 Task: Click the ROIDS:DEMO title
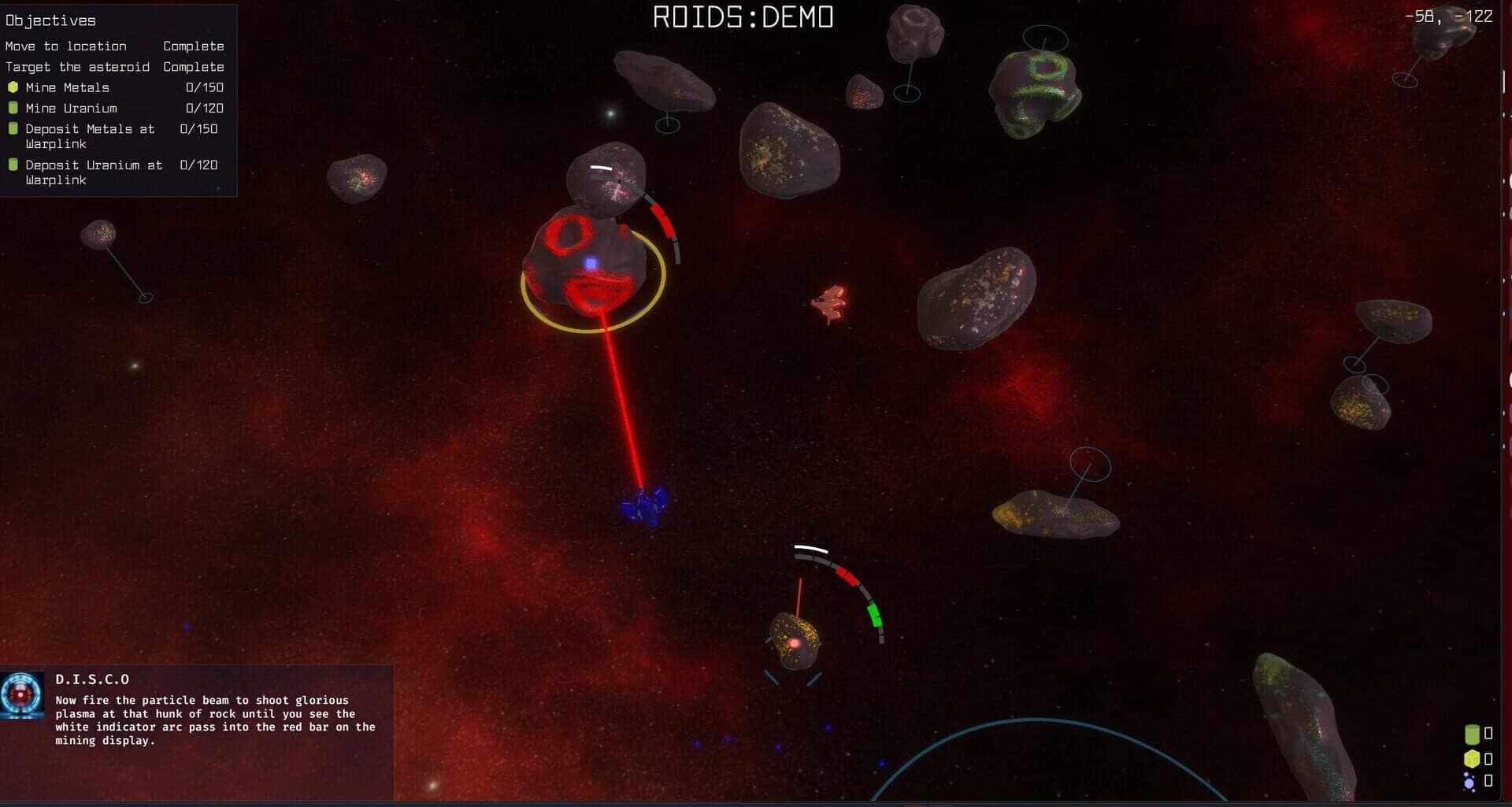pos(743,16)
